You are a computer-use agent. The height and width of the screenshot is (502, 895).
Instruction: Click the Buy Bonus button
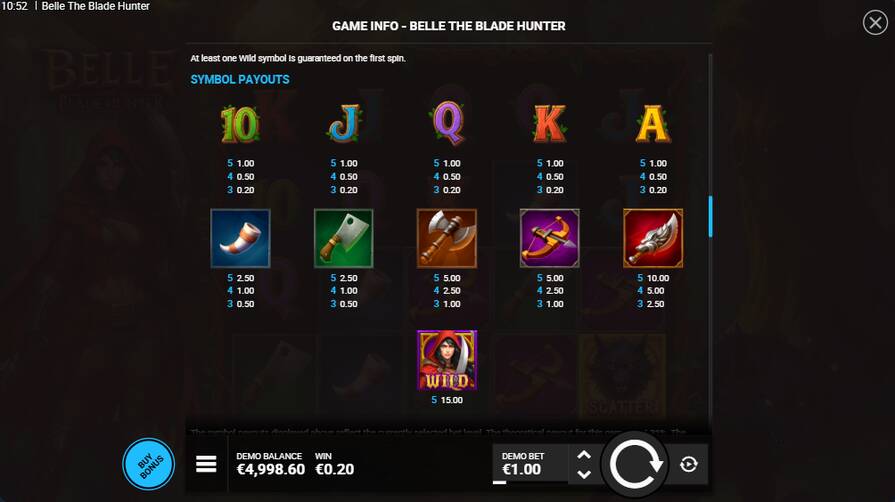pyautogui.click(x=148, y=464)
